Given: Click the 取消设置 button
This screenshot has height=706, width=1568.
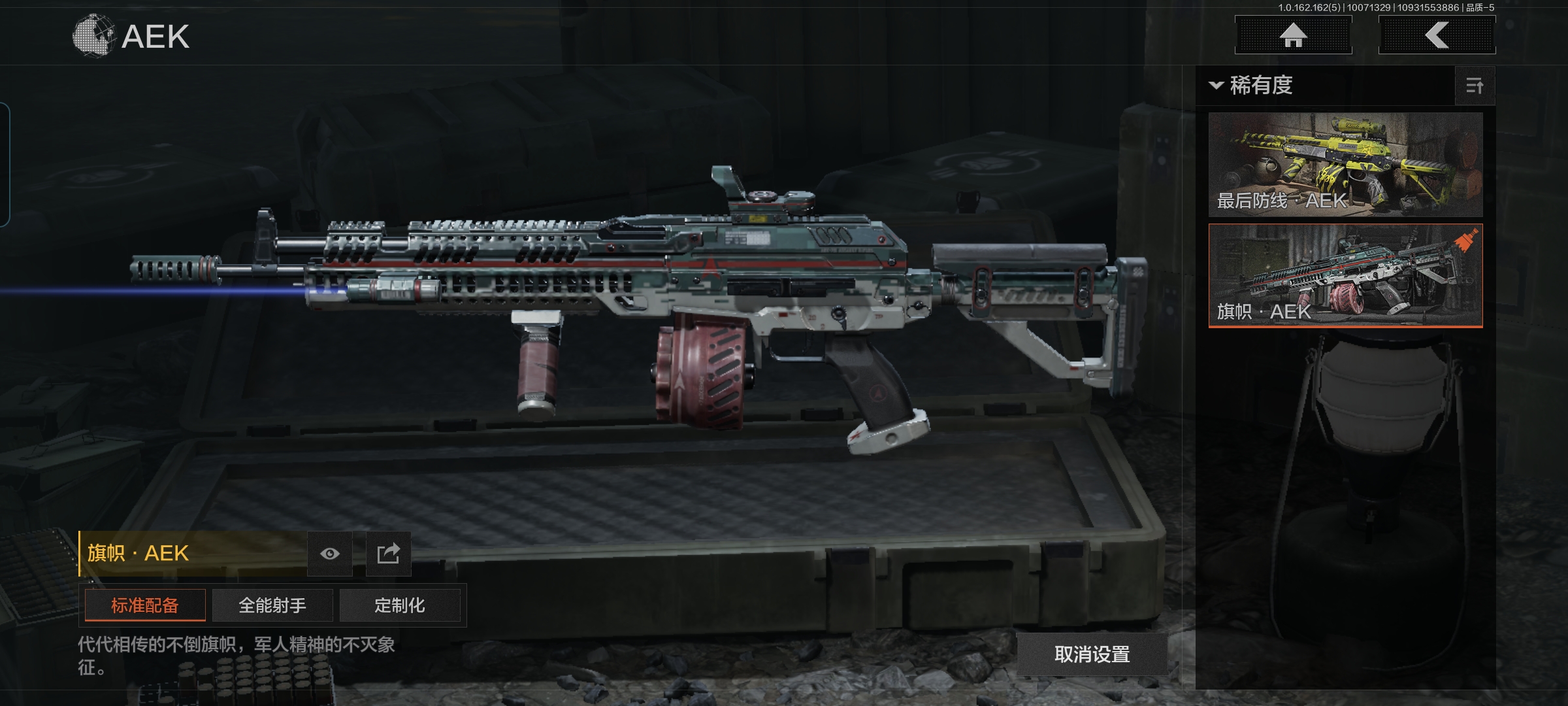Looking at the screenshot, I should (1092, 654).
